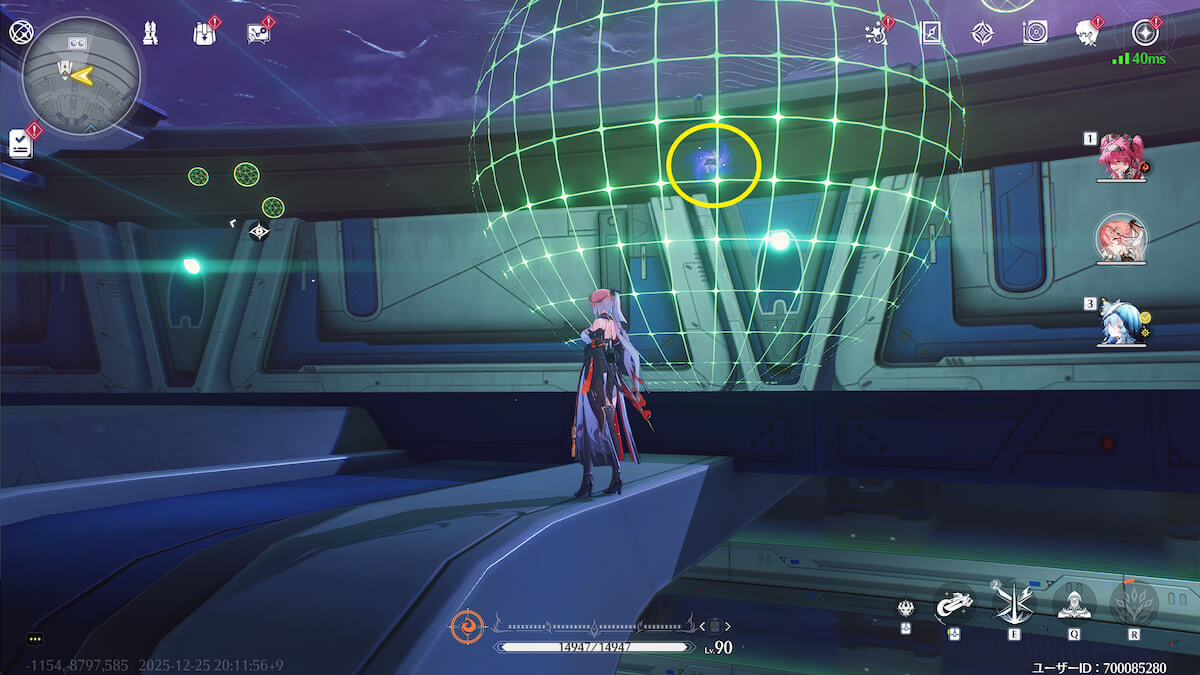Open the circular disc icon in top bar
1200x675 pixels.
click(1034, 32)
